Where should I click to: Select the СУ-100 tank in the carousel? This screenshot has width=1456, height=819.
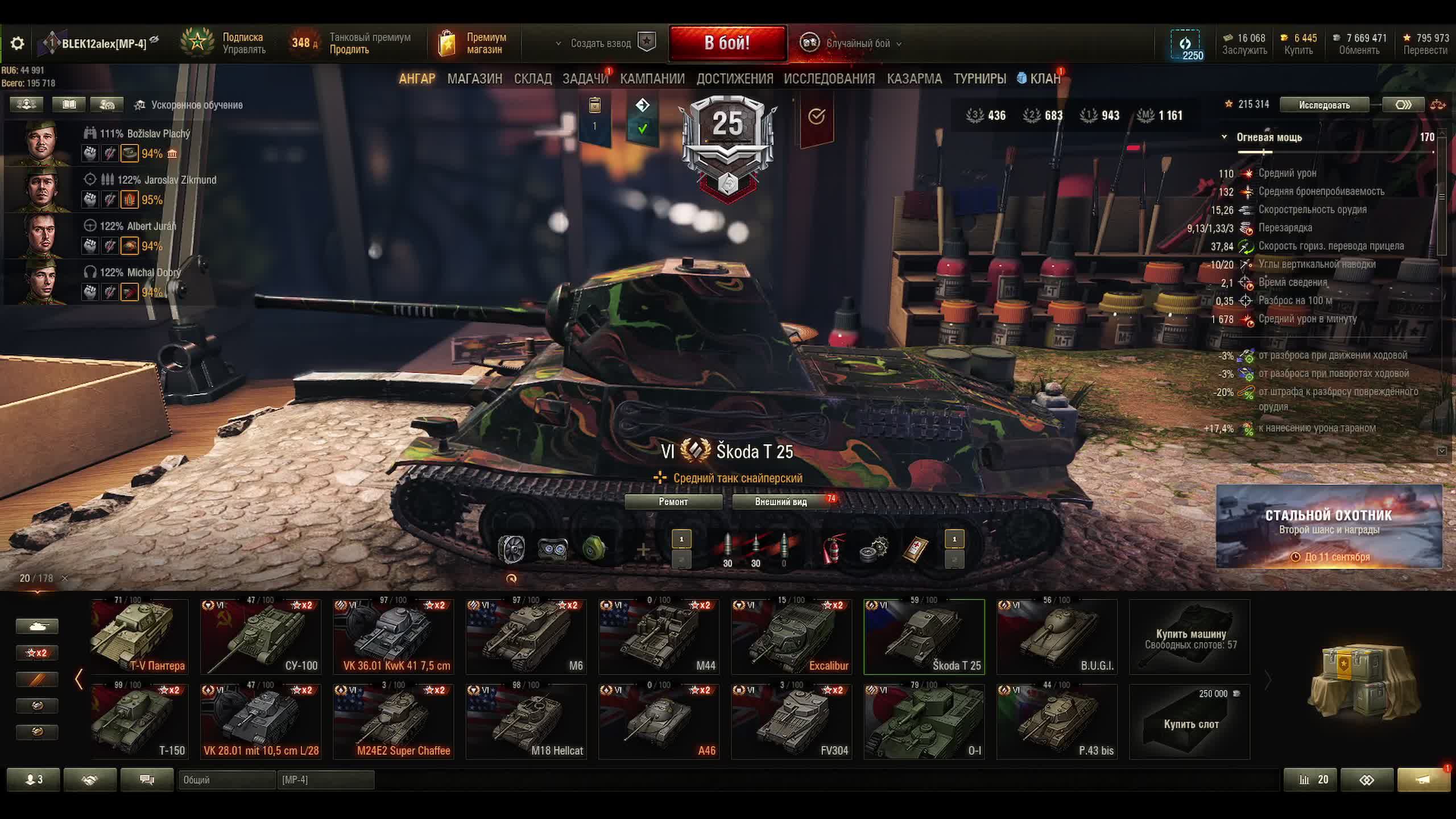[260, 637]
